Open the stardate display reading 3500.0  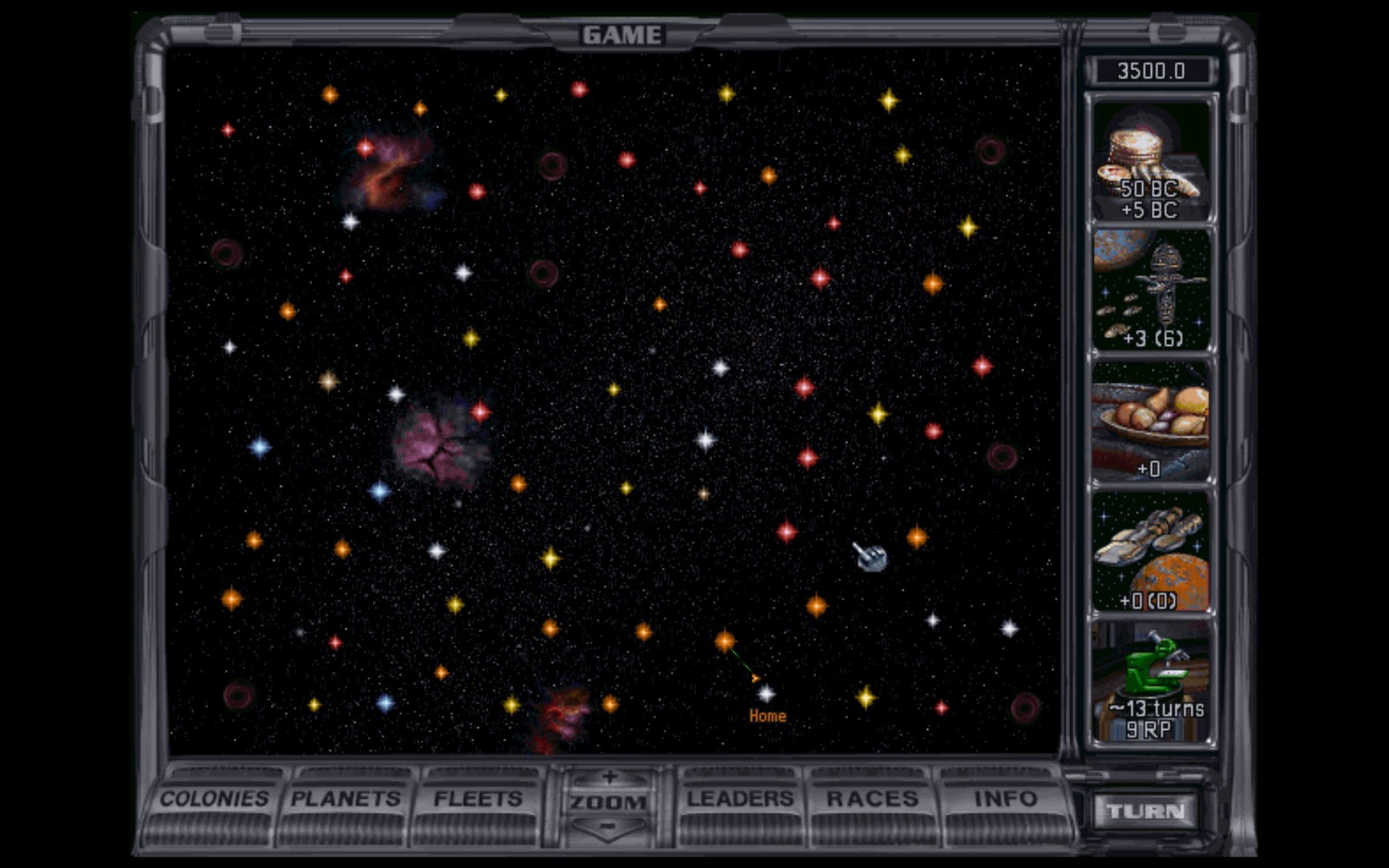(x=1152, y=70)
